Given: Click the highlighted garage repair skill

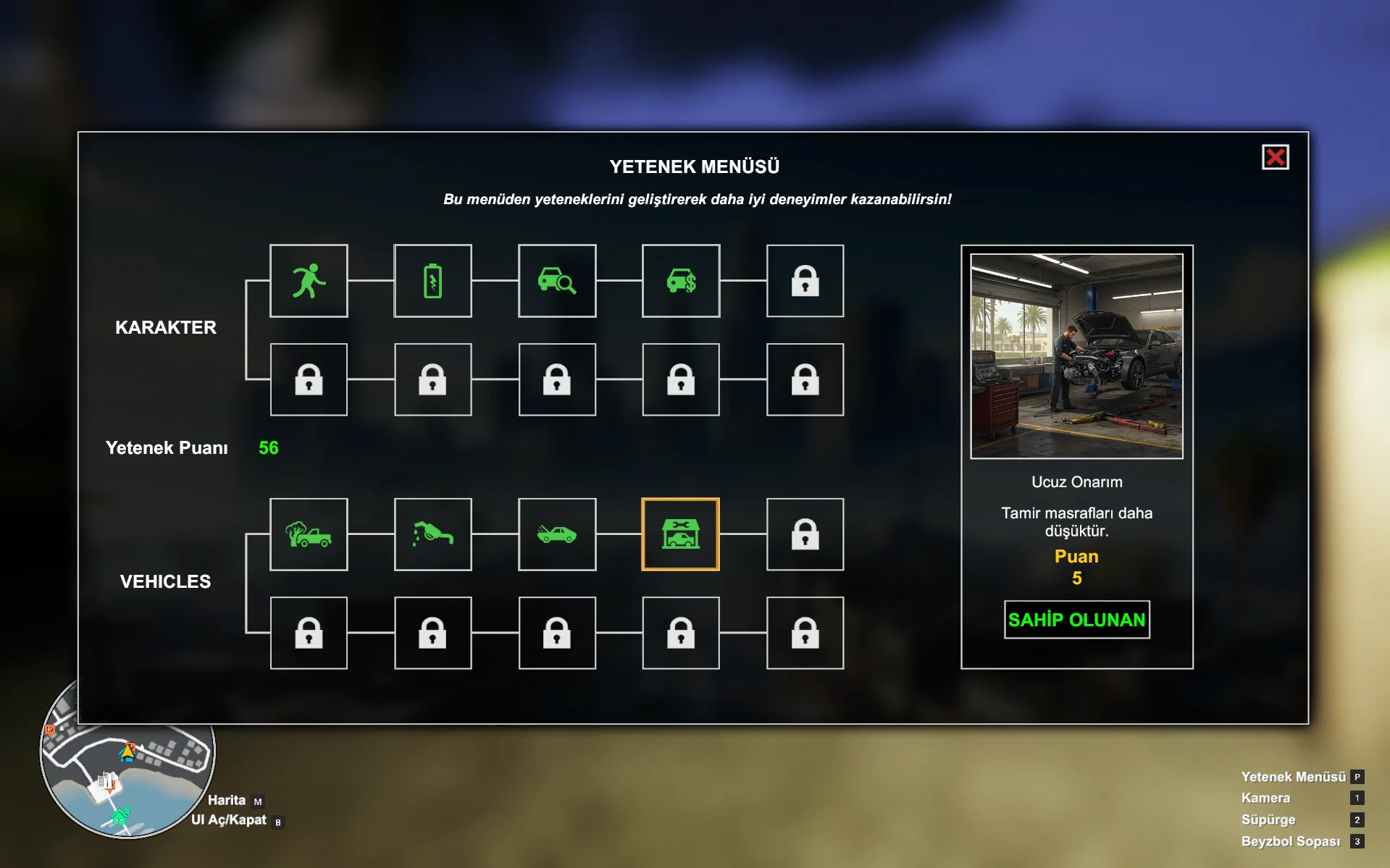Looking at the screenshot, I should point(681,534).
